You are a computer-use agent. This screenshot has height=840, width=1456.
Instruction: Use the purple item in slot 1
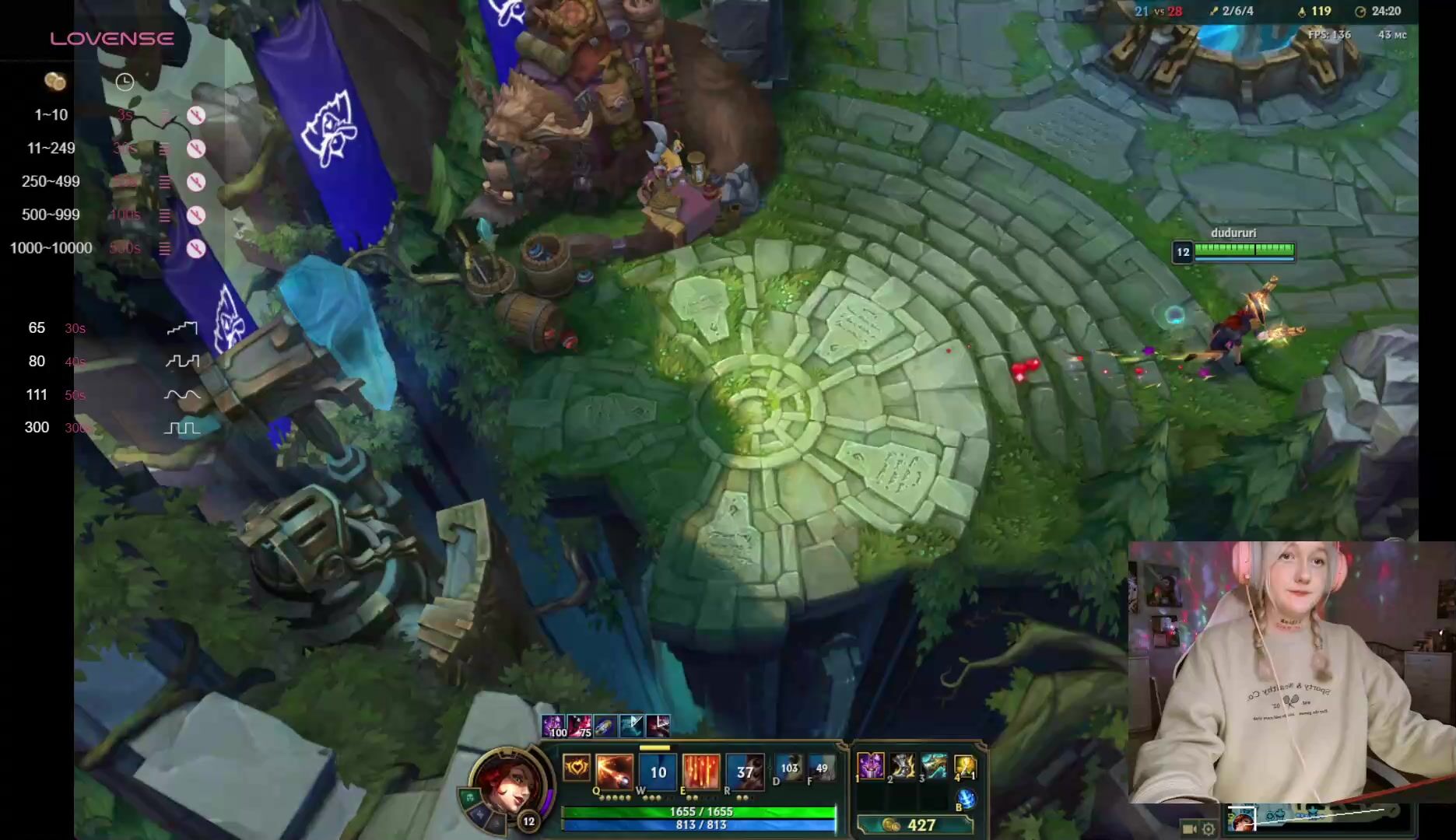point(871,766)
